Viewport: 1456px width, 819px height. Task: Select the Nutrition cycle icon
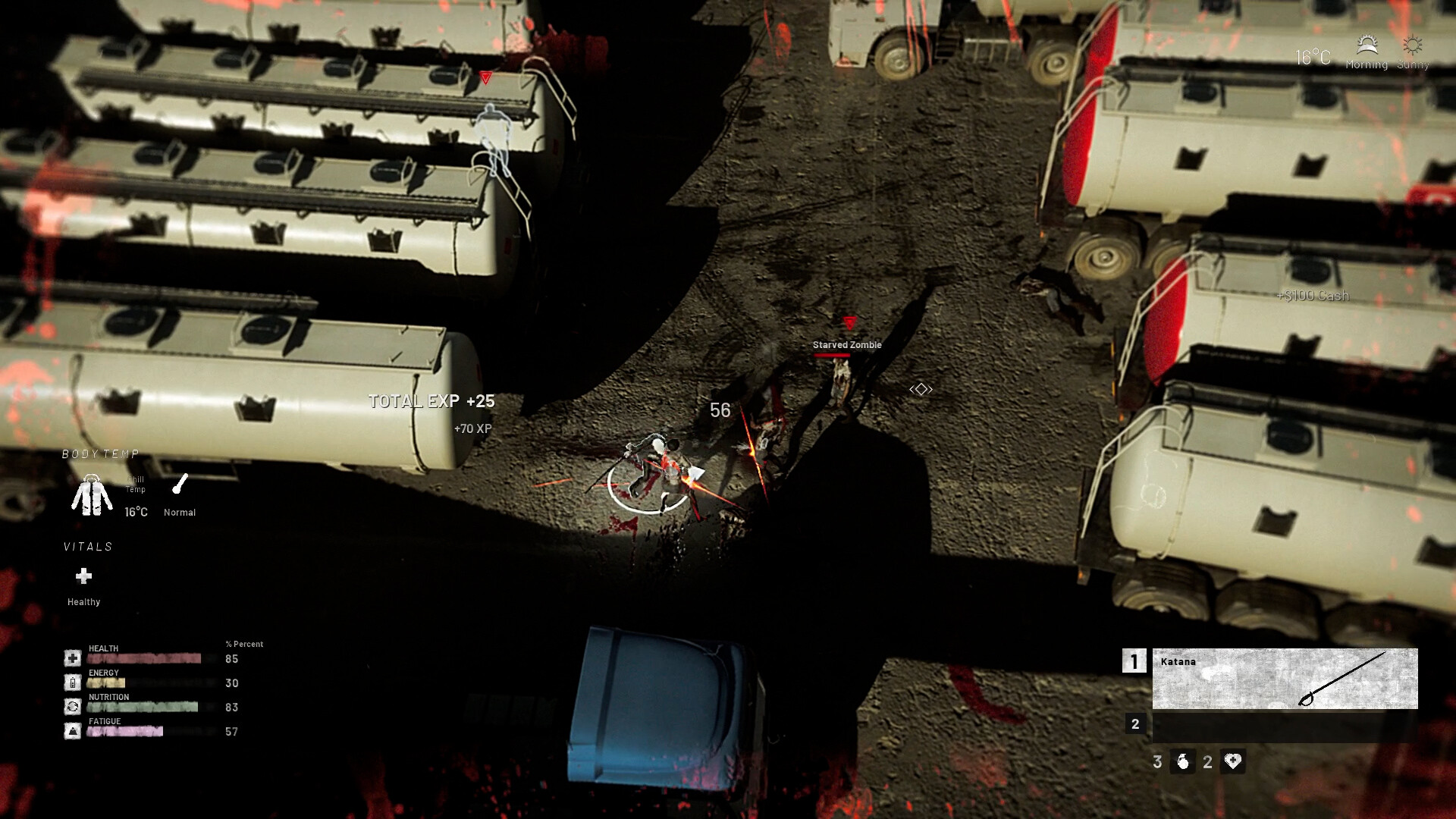coord(73,706)
